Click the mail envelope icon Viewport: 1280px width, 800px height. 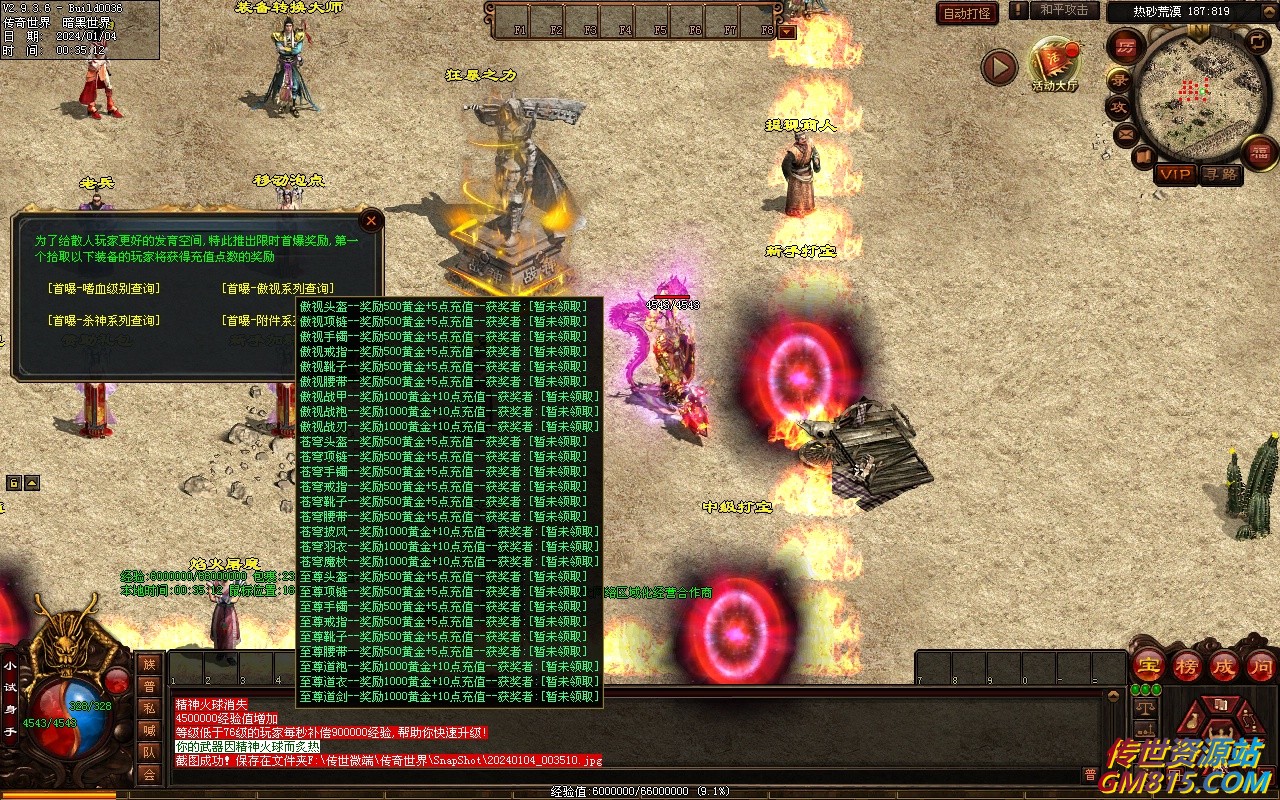point(1126,133)
